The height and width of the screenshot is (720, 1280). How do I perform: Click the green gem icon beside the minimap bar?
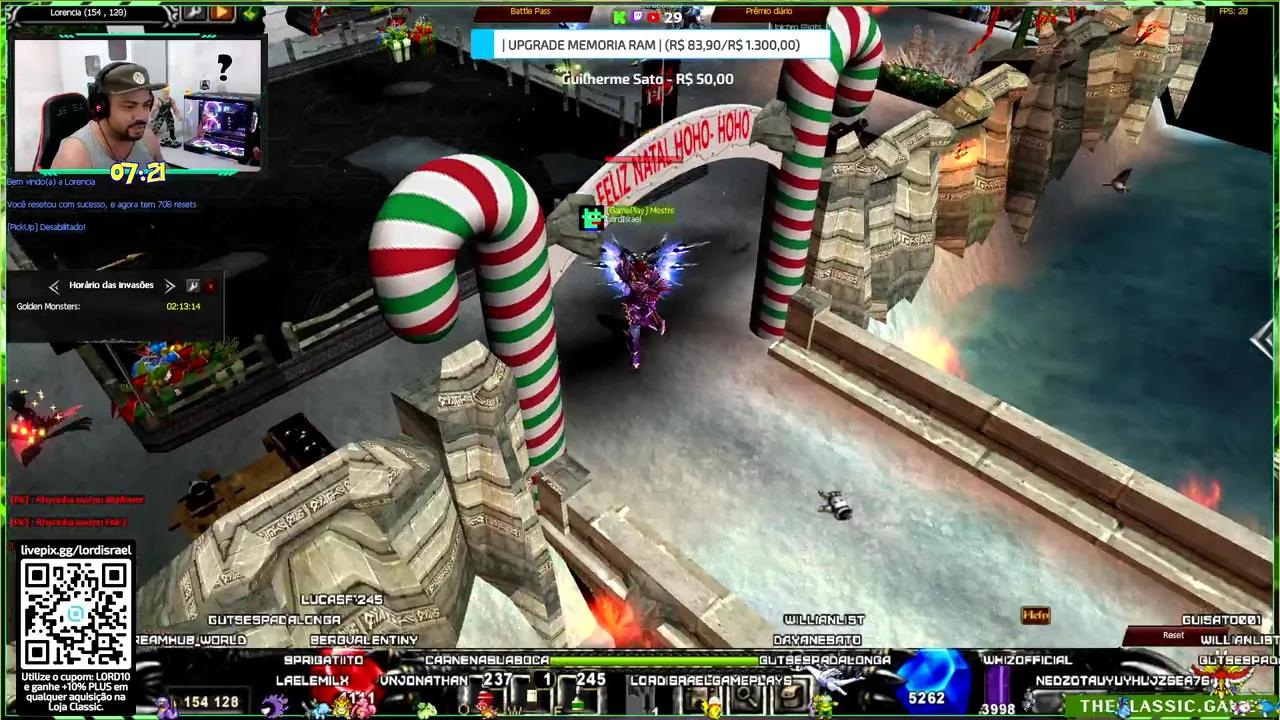(247, 13)
